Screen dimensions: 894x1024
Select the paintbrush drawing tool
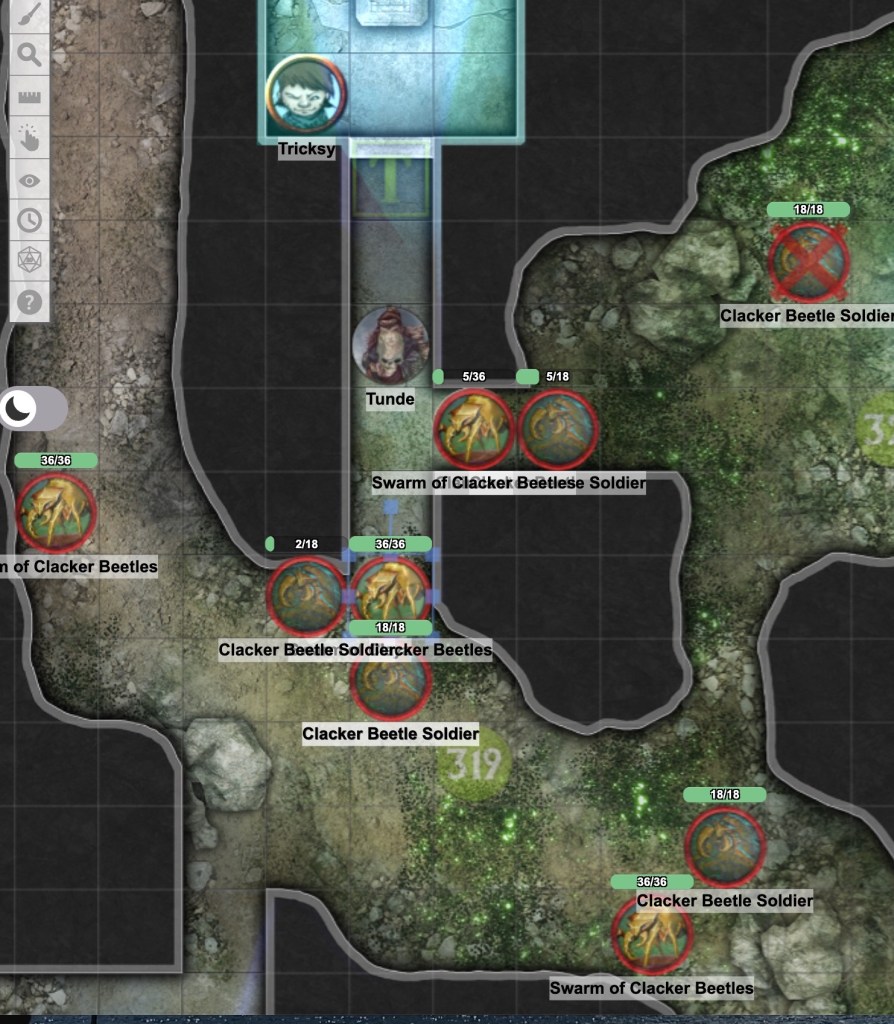(30, 14)
